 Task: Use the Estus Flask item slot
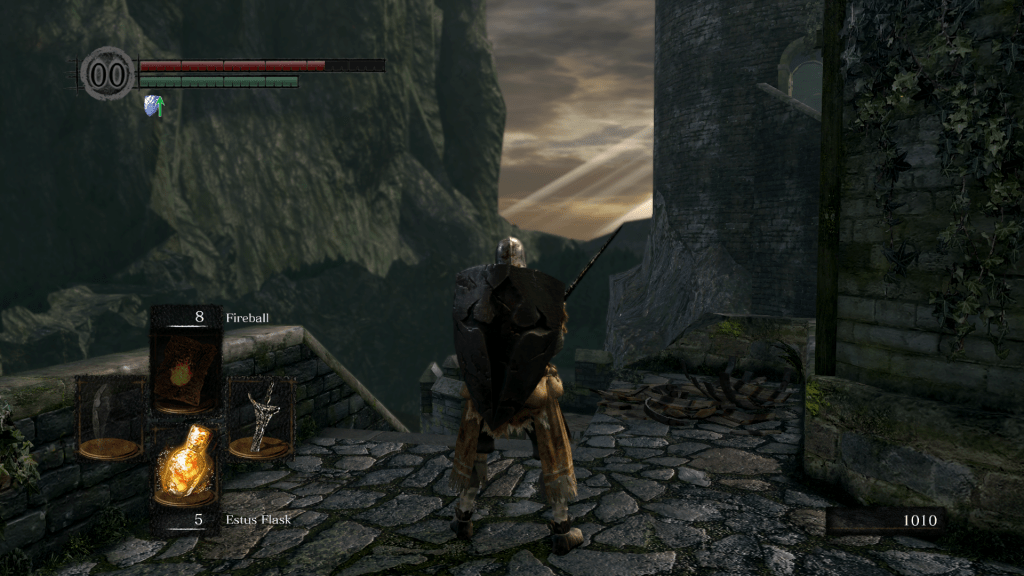click(x=186, y=465)
